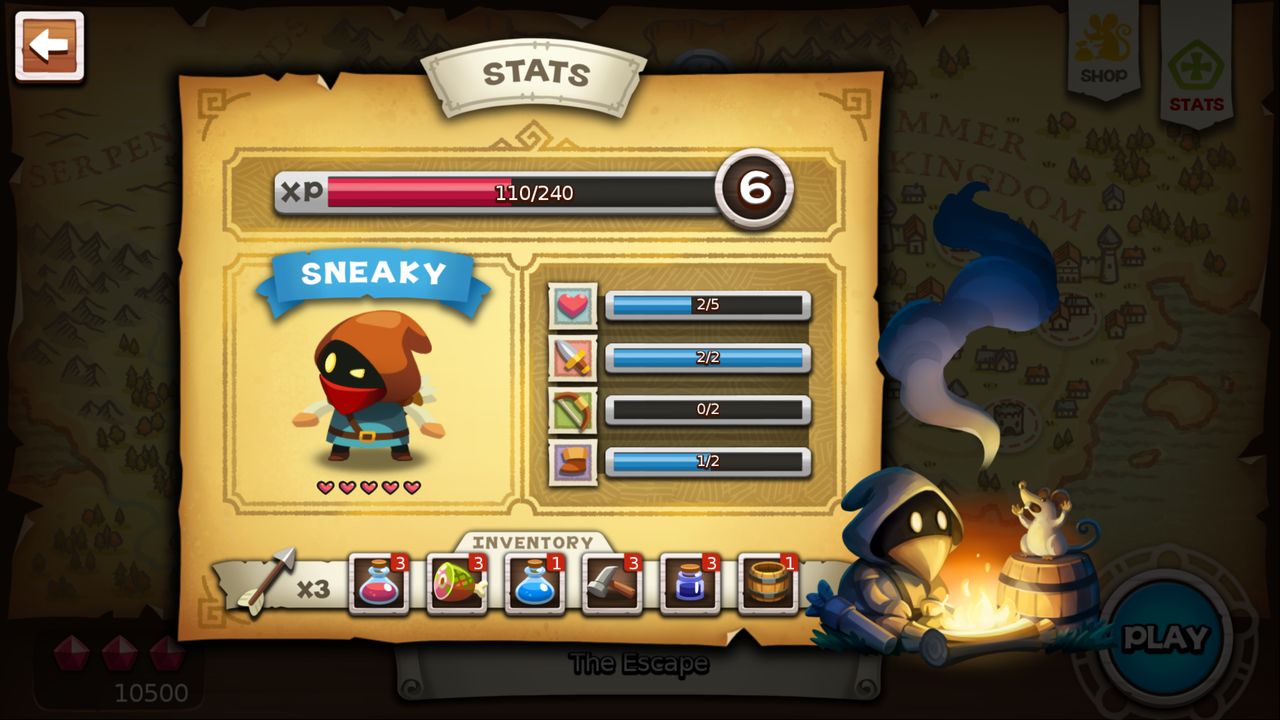Select the wooden barrel inventory item

click(x=768, y=584)
